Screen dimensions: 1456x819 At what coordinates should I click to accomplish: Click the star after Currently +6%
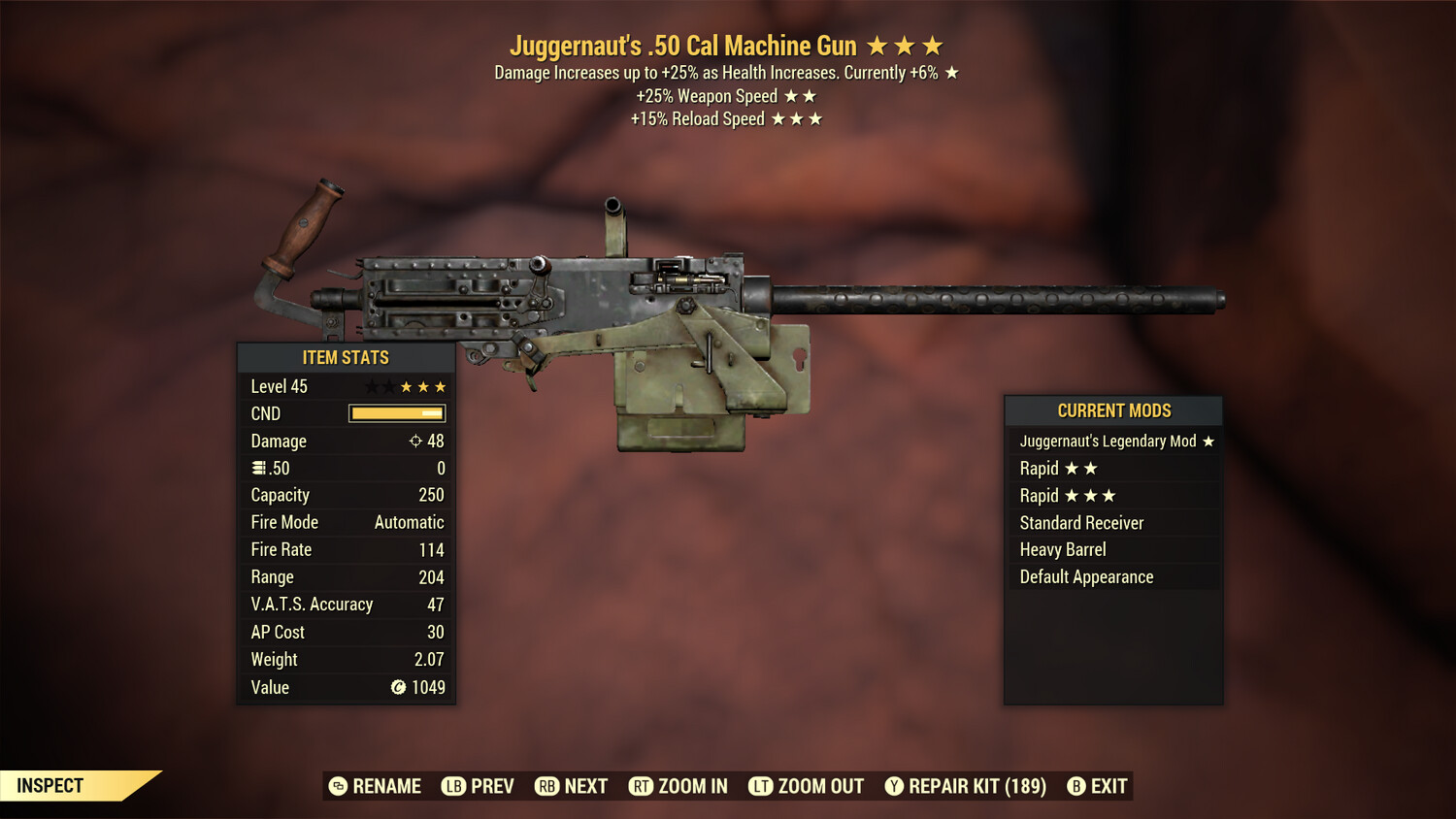(x=950, y=71)
